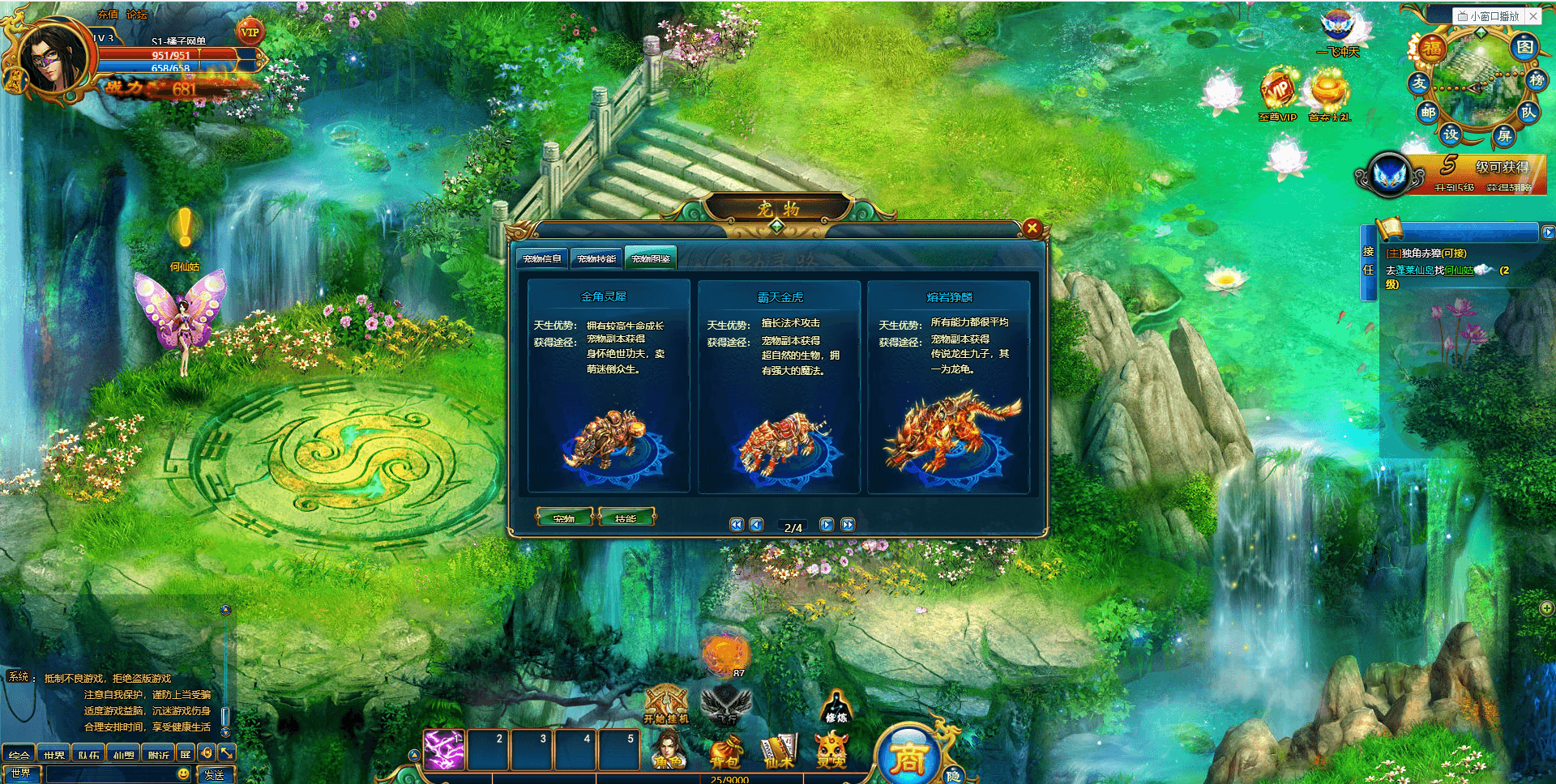Screen dimensions: 1556x784
Task: Activate the purple lightning skill in slot 1
Action: [444, 749]
